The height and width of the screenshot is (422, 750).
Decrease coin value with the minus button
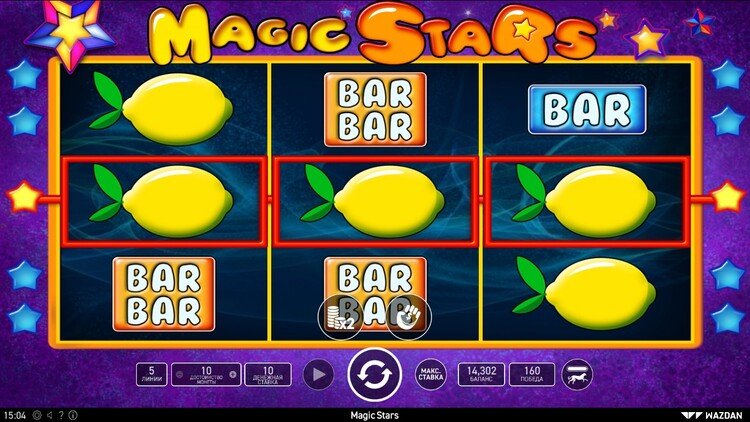click(178, 375)
